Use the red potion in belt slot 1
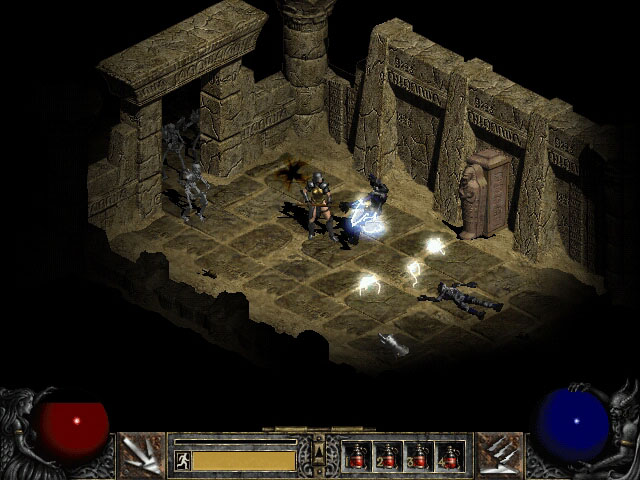This screenshot has height=480, width=640. pos(357,456)
